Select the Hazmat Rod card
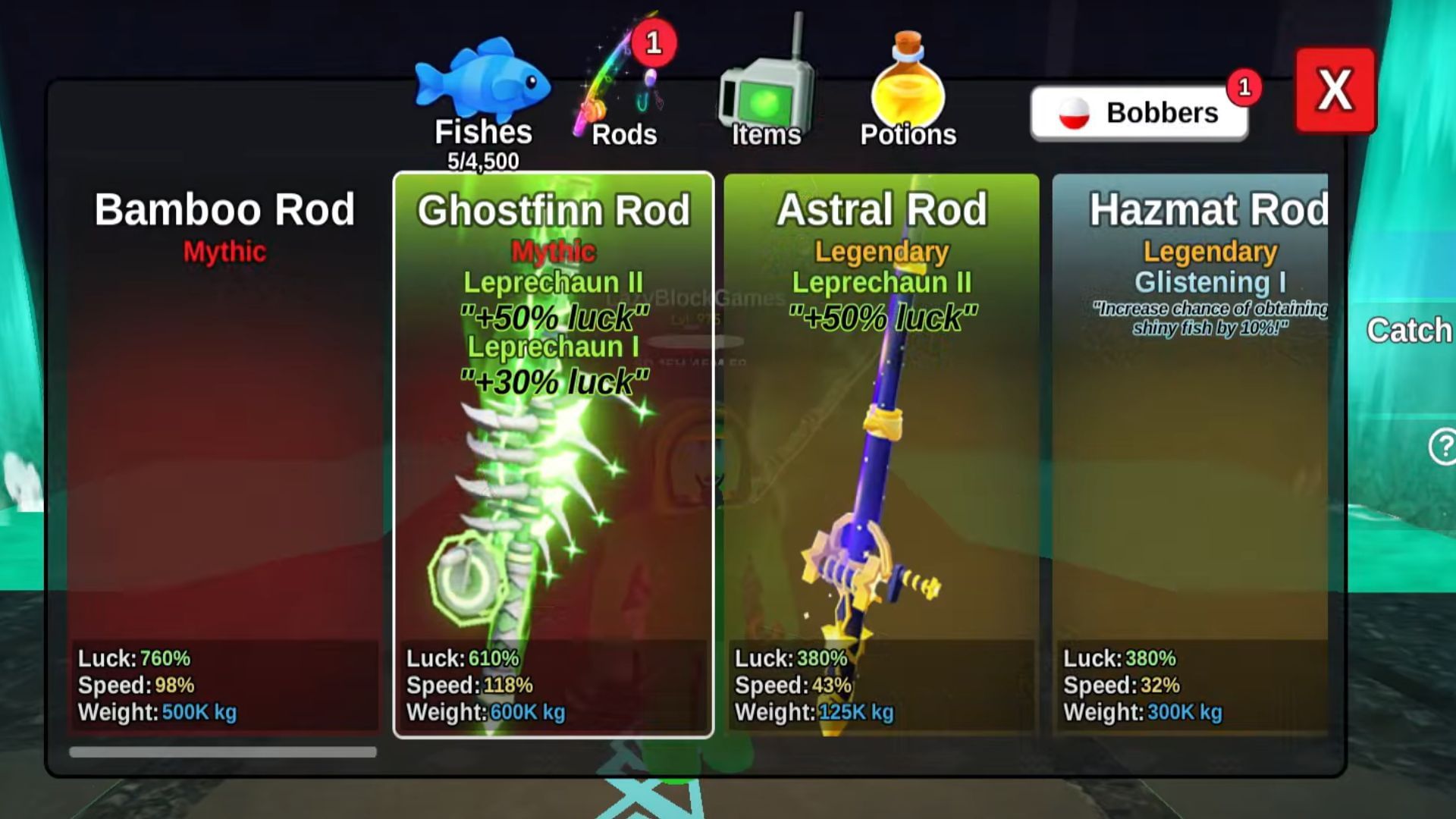The height and width of the screenshot is (819, 1456). (x=1191, y=455)
